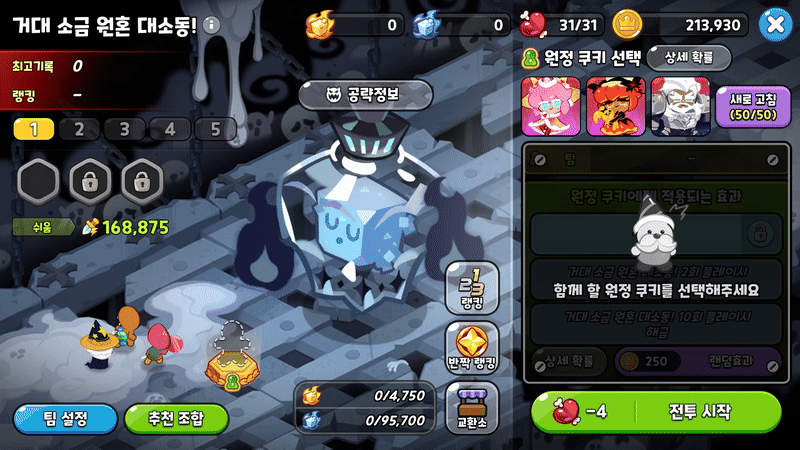
Task: Select the white-bearded expedition cookie
Action: [674, 105]
